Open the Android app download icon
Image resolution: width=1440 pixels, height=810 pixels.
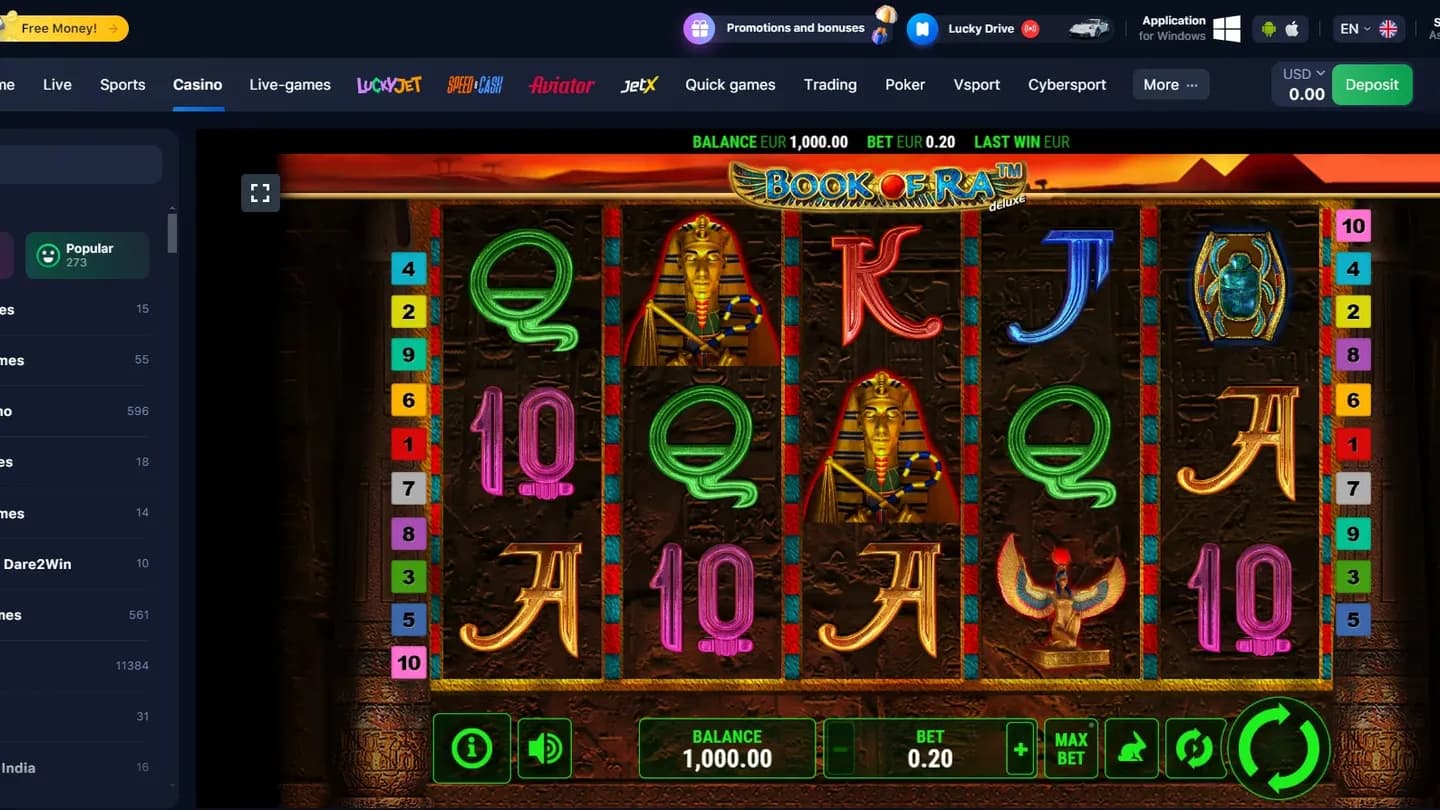[x=1268, y=28]
